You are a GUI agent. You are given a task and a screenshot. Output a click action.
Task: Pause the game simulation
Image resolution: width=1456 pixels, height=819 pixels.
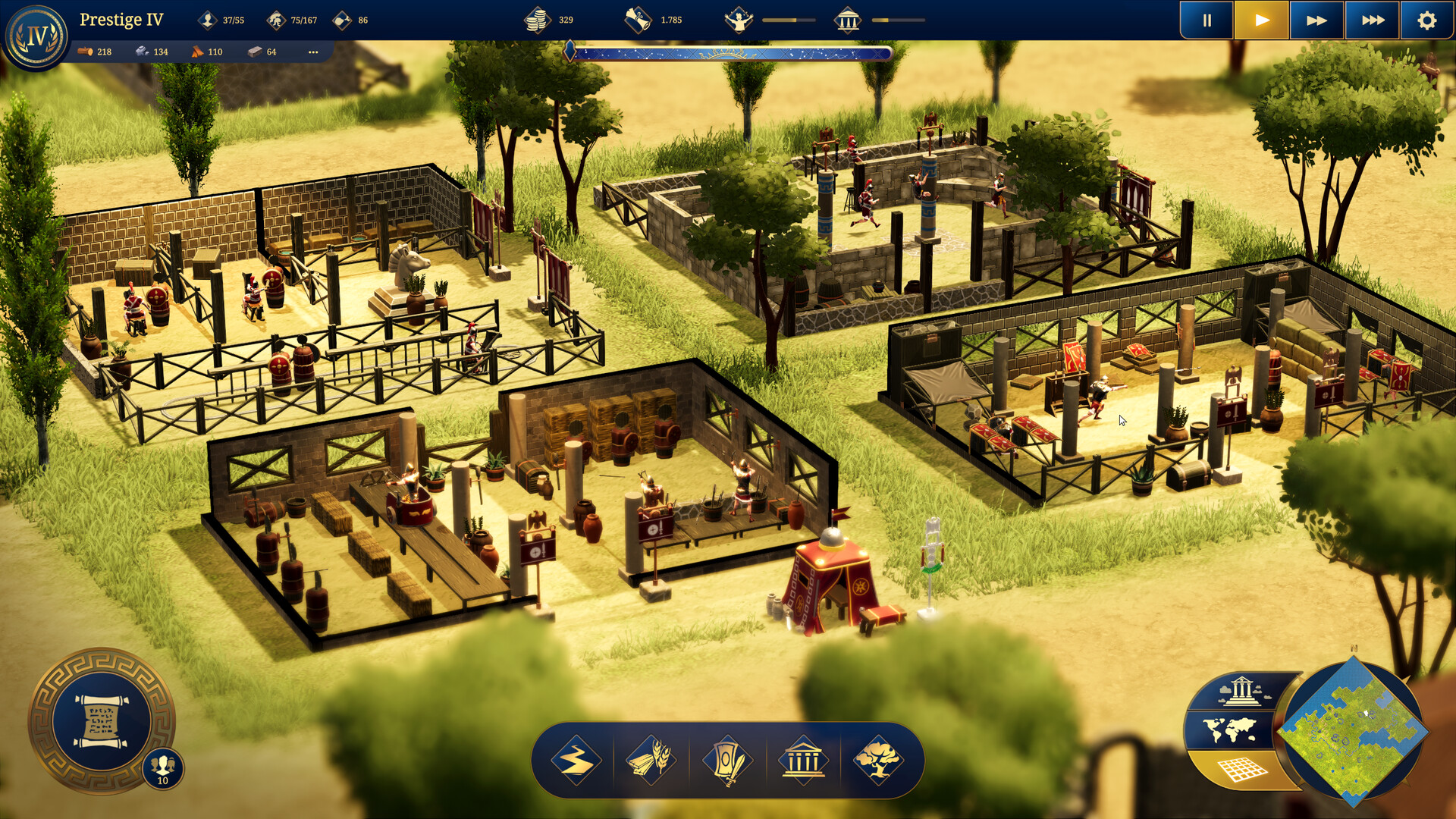(x=1206, y=20)
